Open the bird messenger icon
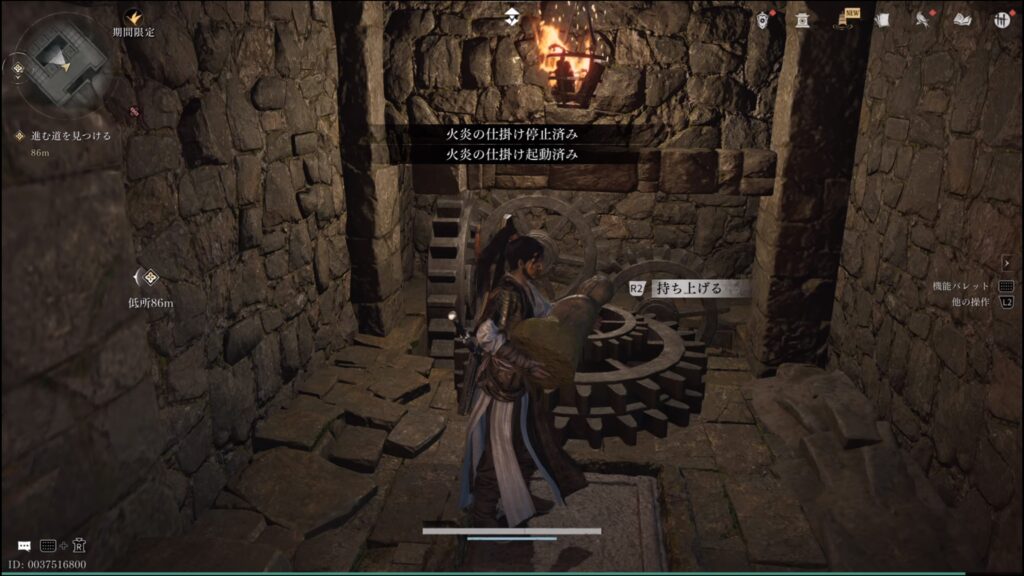1024x576 pixels. point(921,20)
